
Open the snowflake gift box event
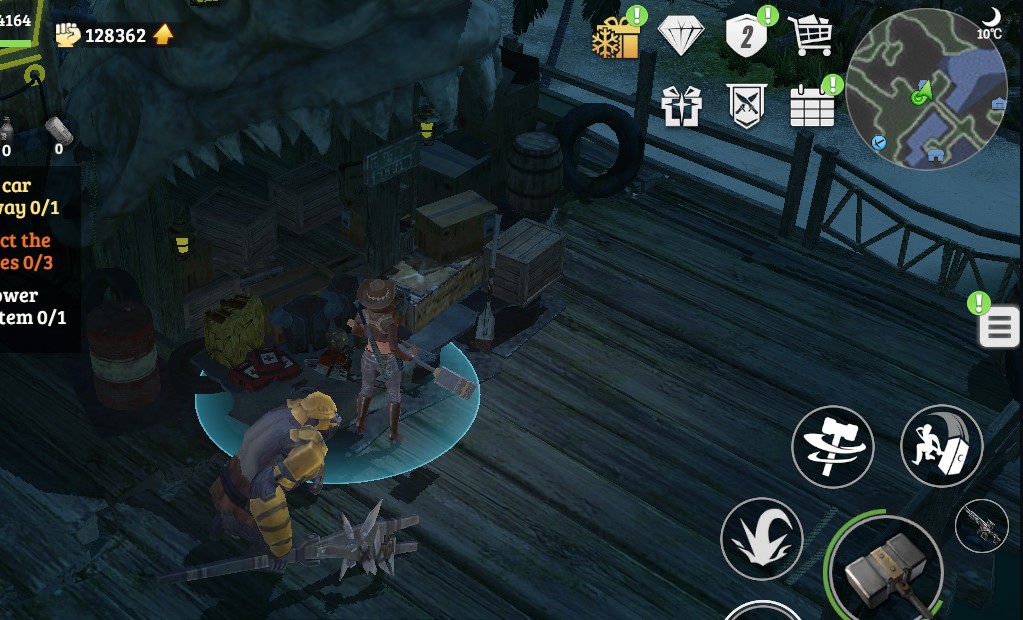click(616, 38)
